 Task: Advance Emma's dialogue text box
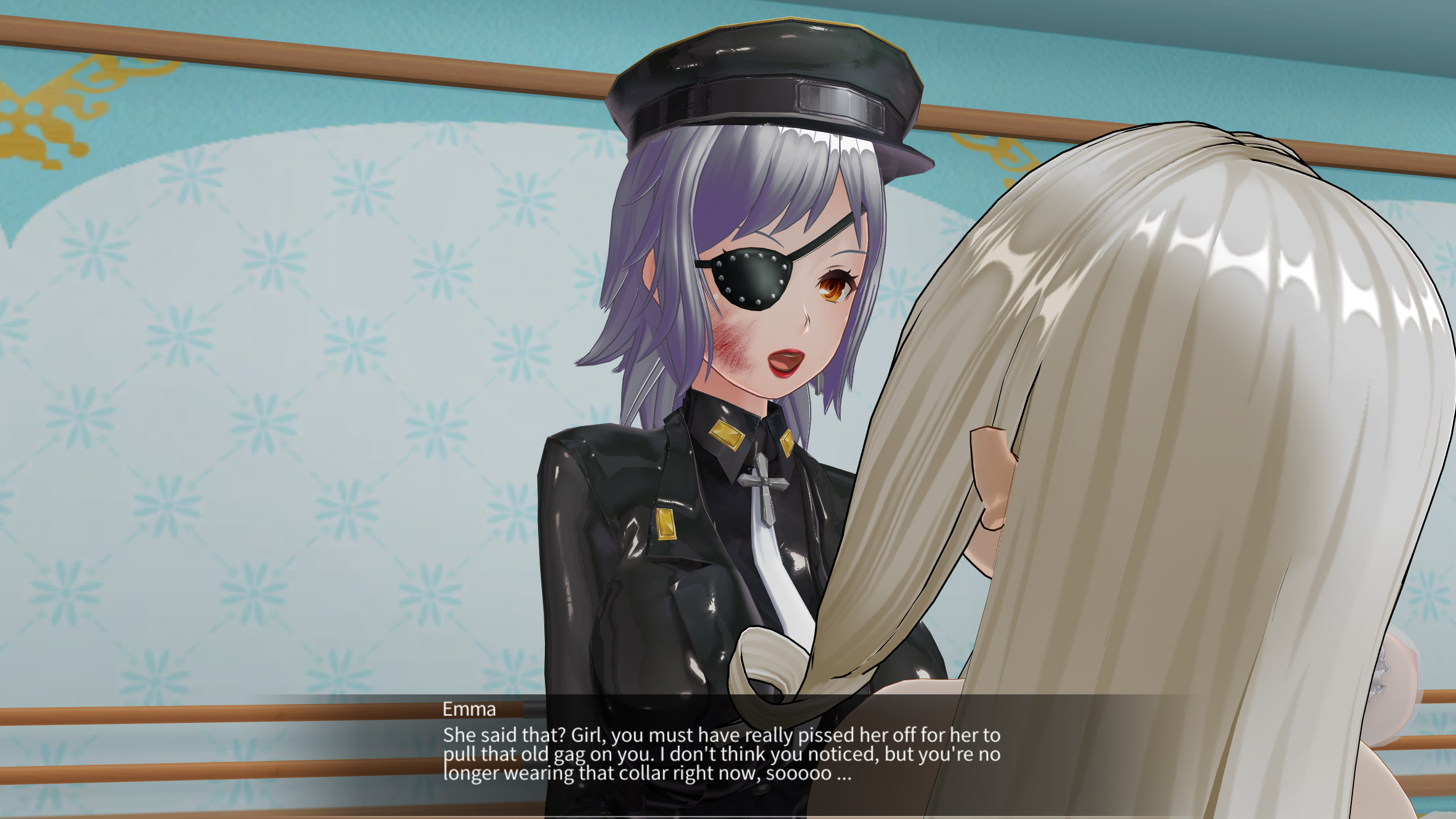(721, 754)
